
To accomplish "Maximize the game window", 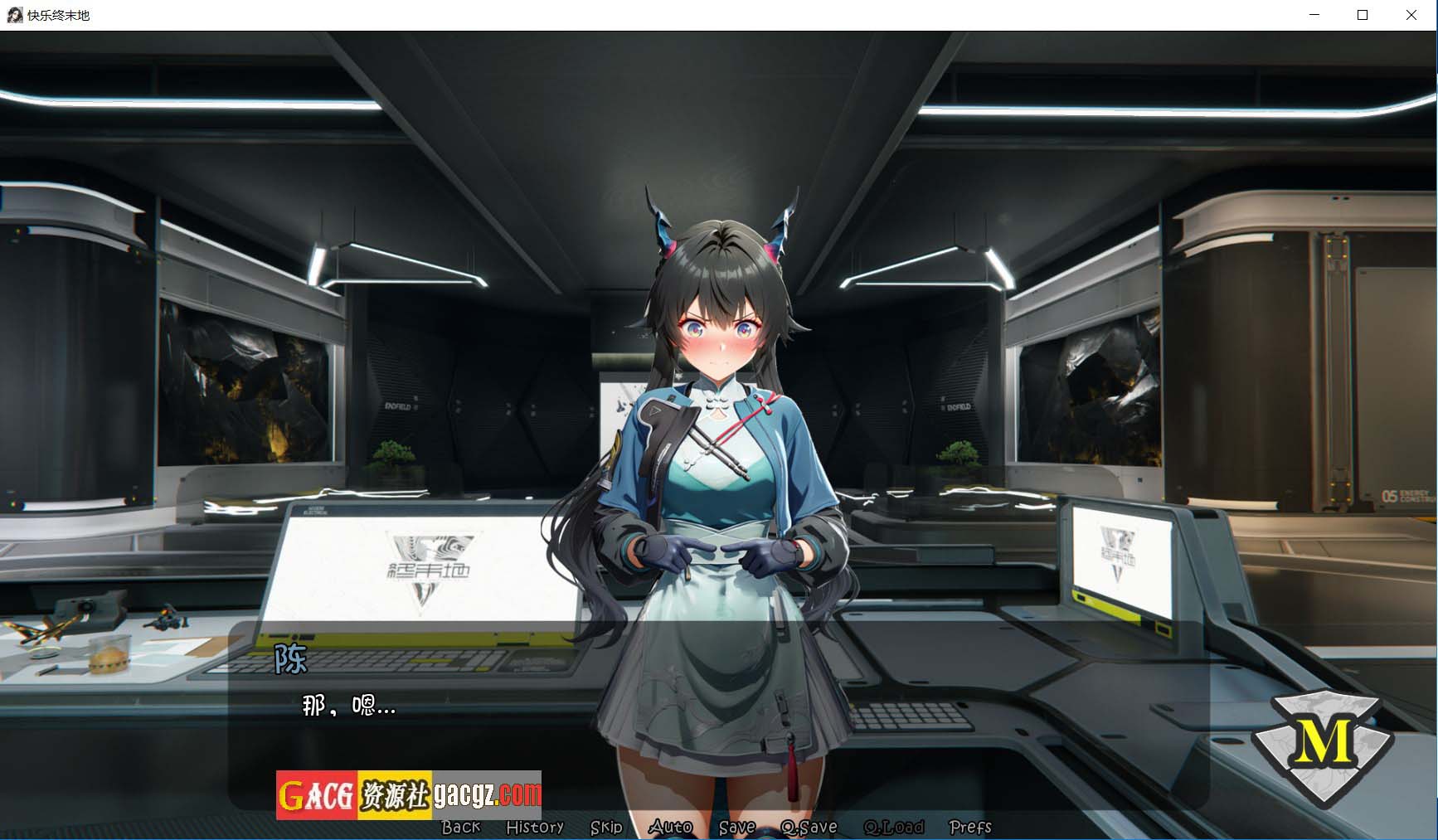I will 1363,15.
